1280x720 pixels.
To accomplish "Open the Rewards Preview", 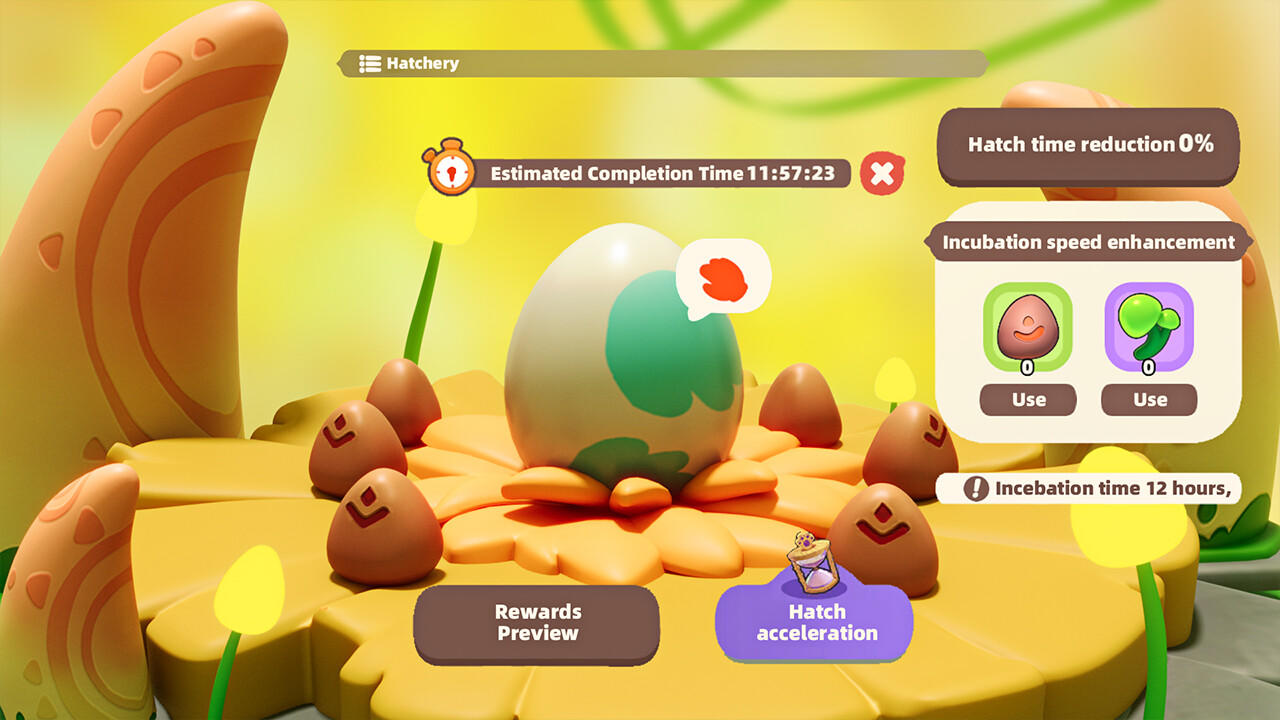I will pos(537,623).
